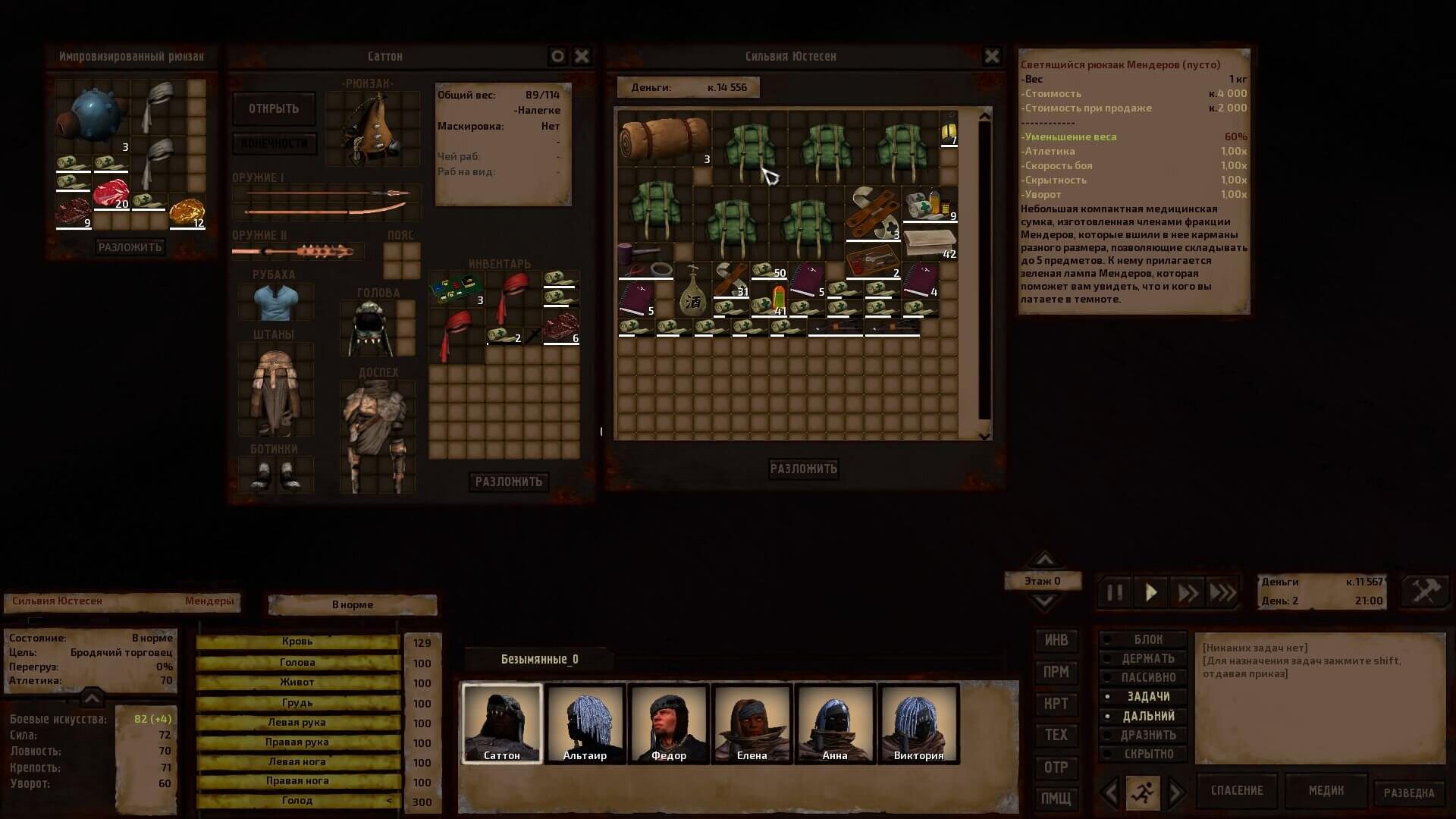
Task: Pick the sake bottle in trader inventory
Action: [x=692, y=290]
